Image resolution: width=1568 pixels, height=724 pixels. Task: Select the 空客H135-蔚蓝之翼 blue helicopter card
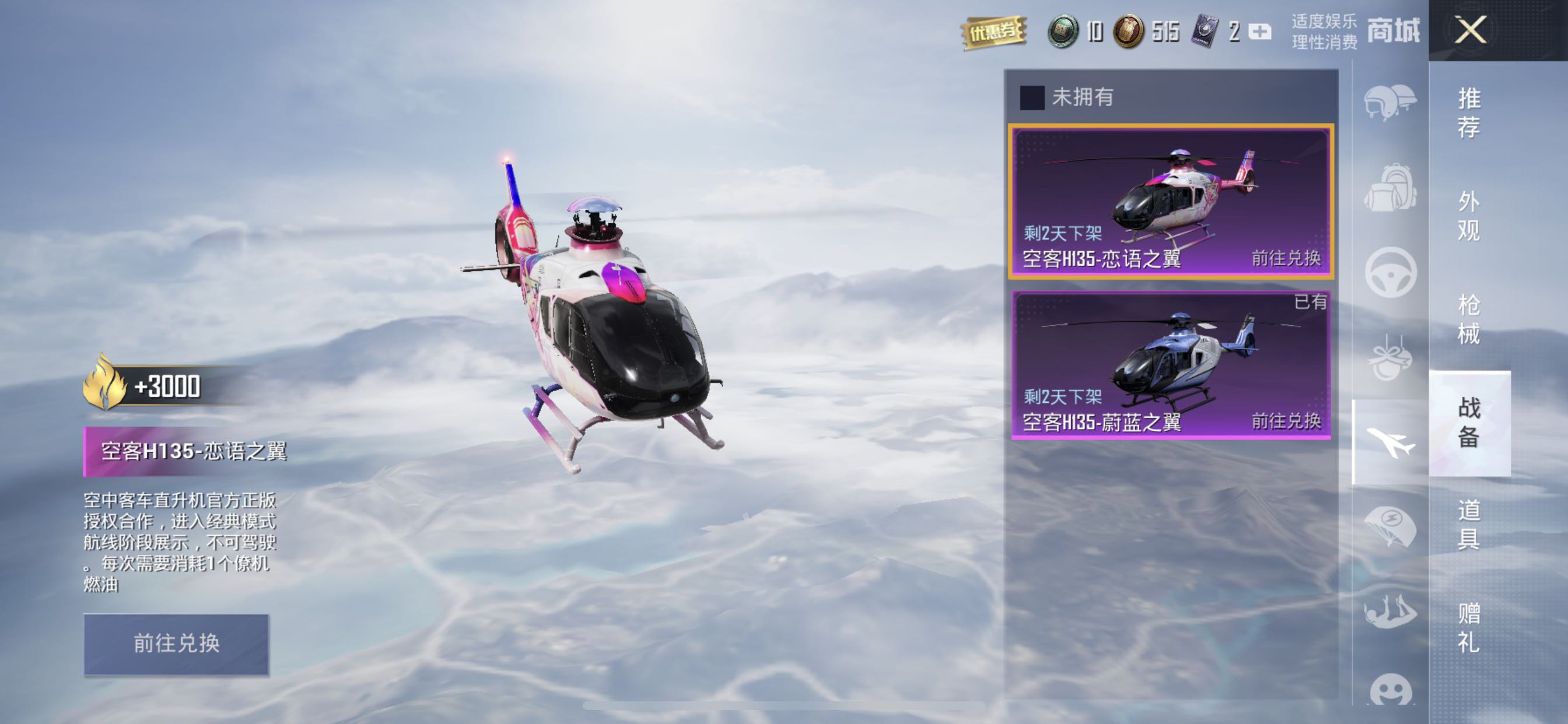[1171, 365]
